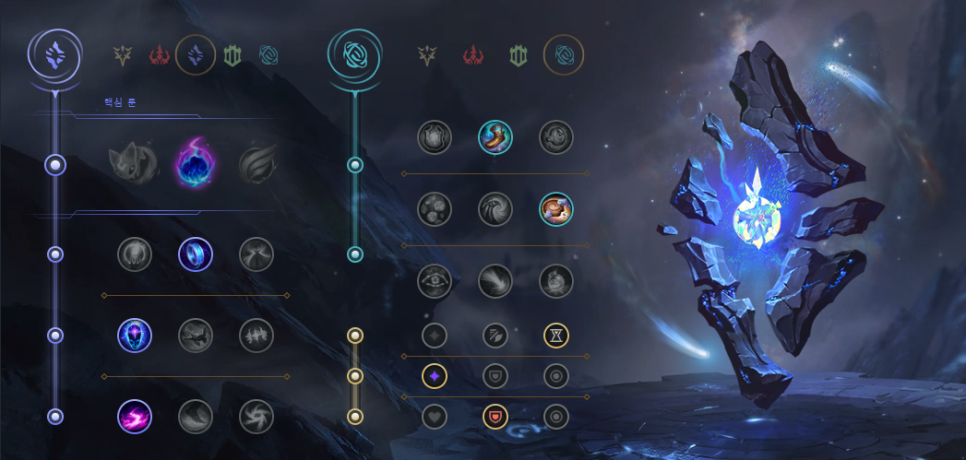
Task: Pick the Cosmic Insight eye rune
Action: click(434, 281)
